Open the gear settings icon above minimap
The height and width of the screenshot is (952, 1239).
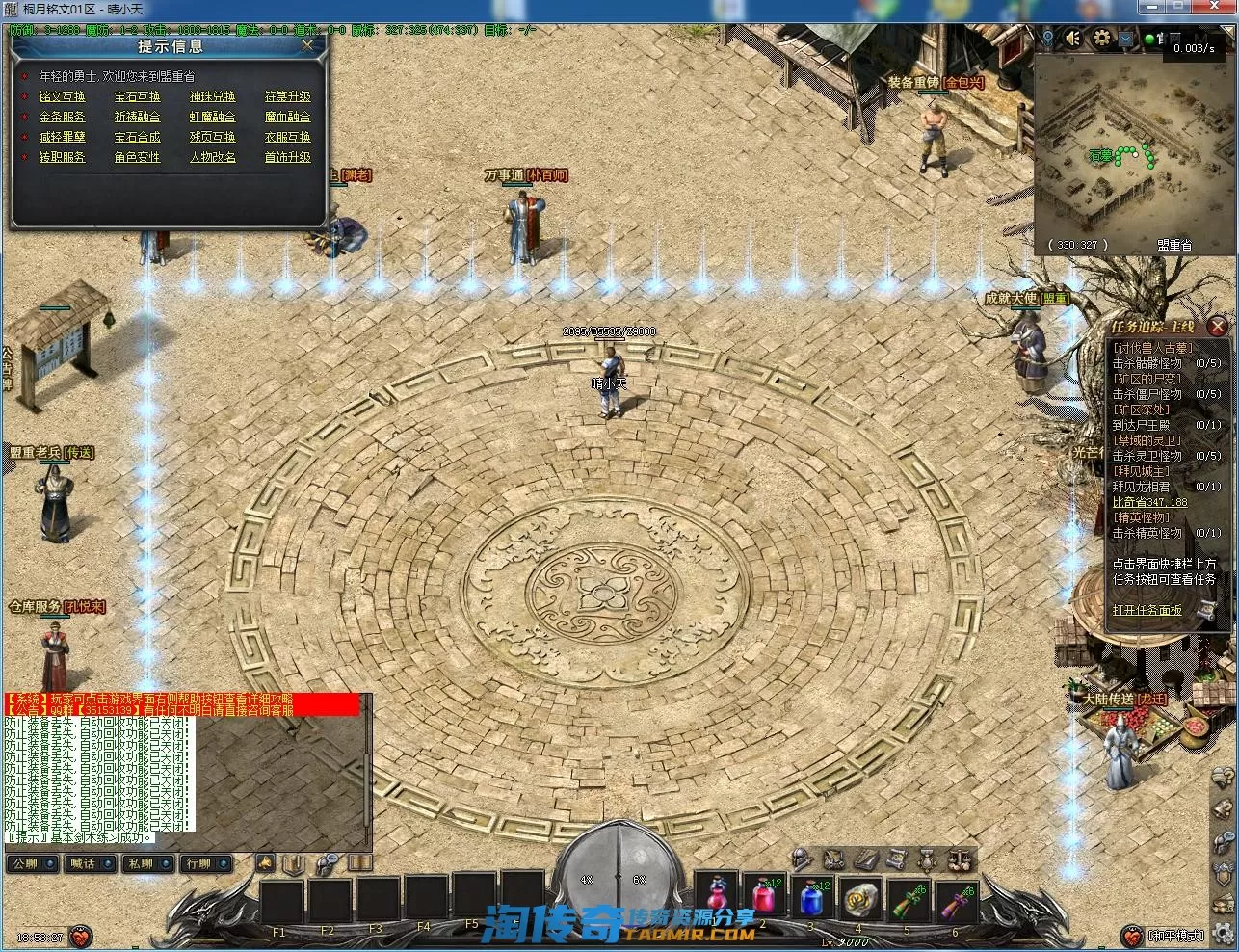[x=1102, y=39]
